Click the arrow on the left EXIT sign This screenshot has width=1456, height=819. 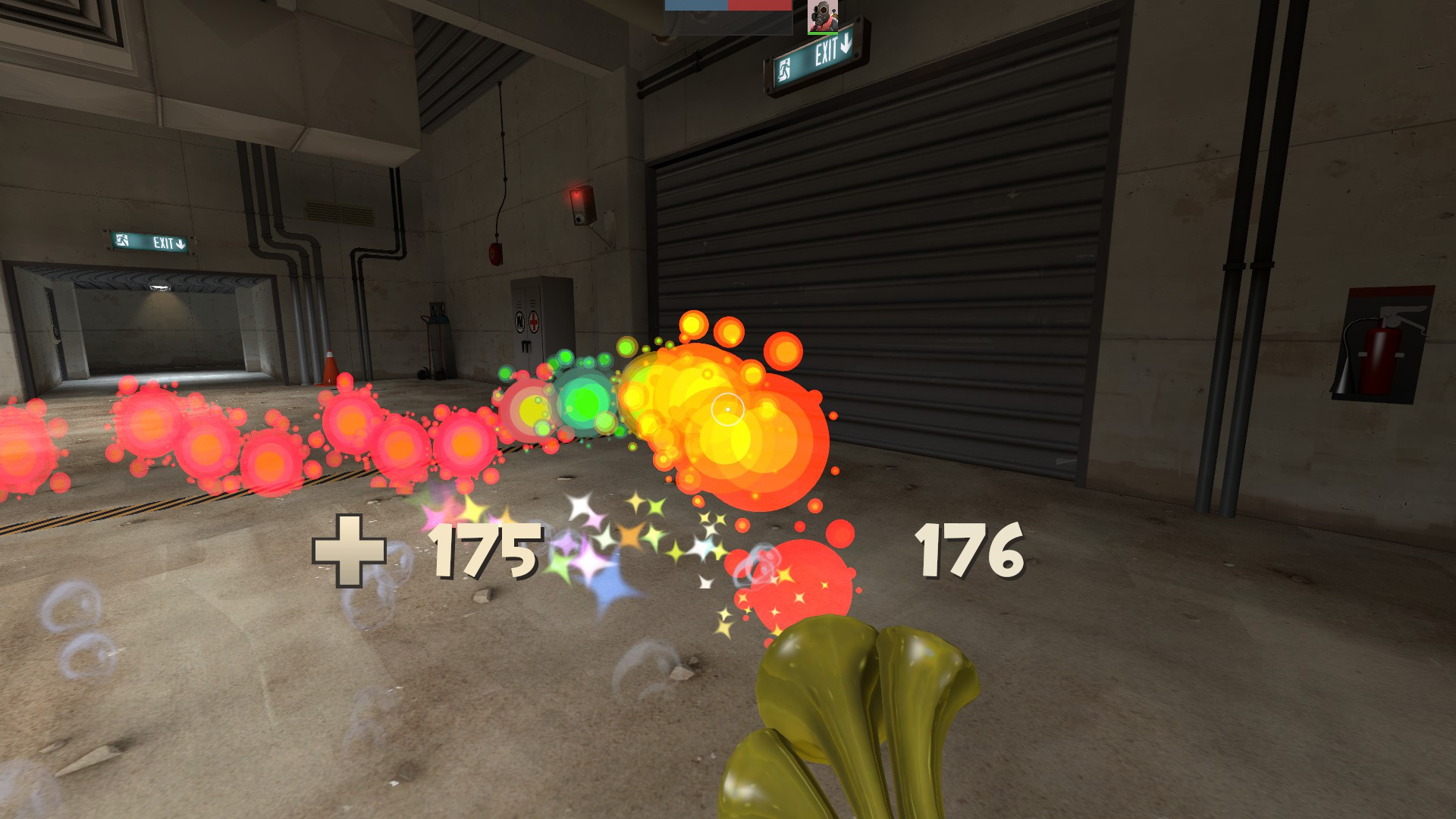182,242
